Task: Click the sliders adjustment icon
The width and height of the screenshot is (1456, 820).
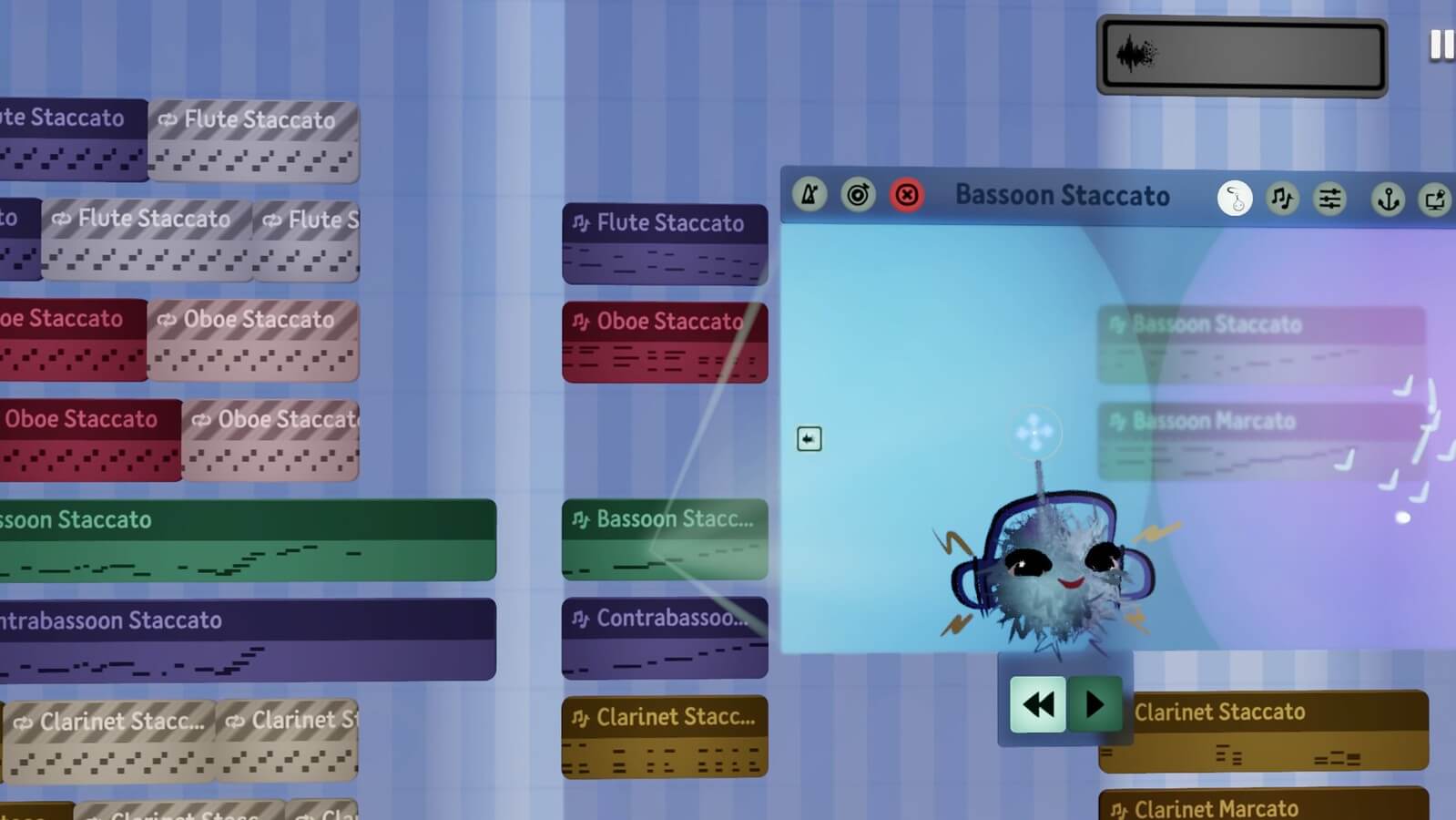Action: pos(1330,197)
